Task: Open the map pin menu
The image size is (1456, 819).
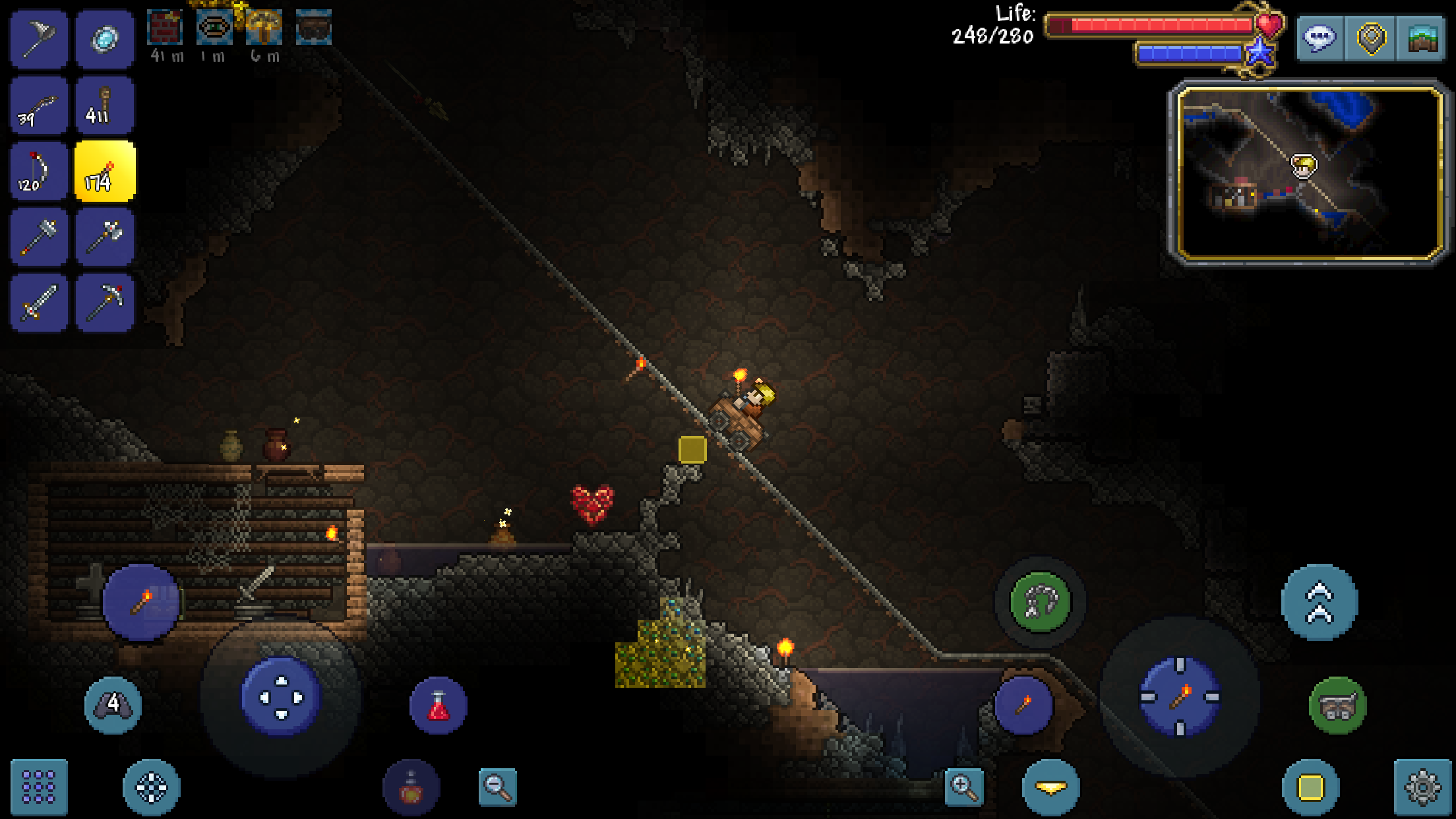Action: tap(1372, 38)
